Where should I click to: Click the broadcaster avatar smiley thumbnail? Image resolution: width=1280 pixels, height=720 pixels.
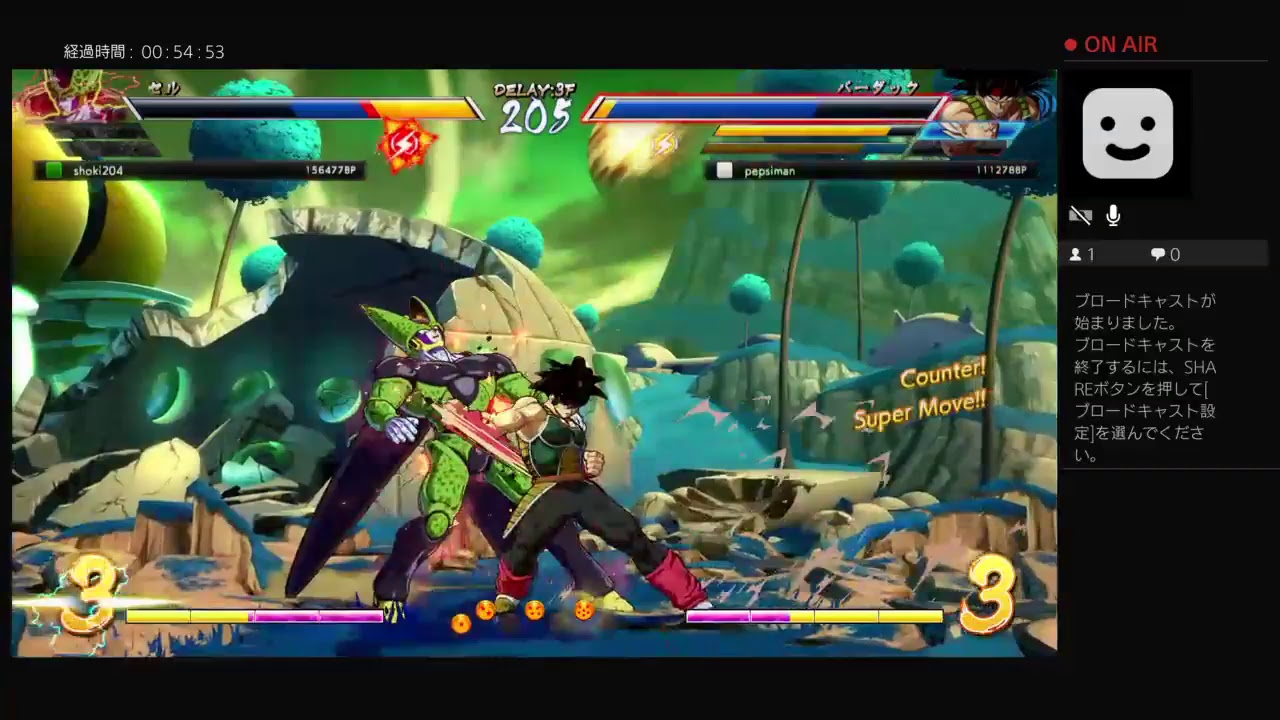click(1128, 133)
